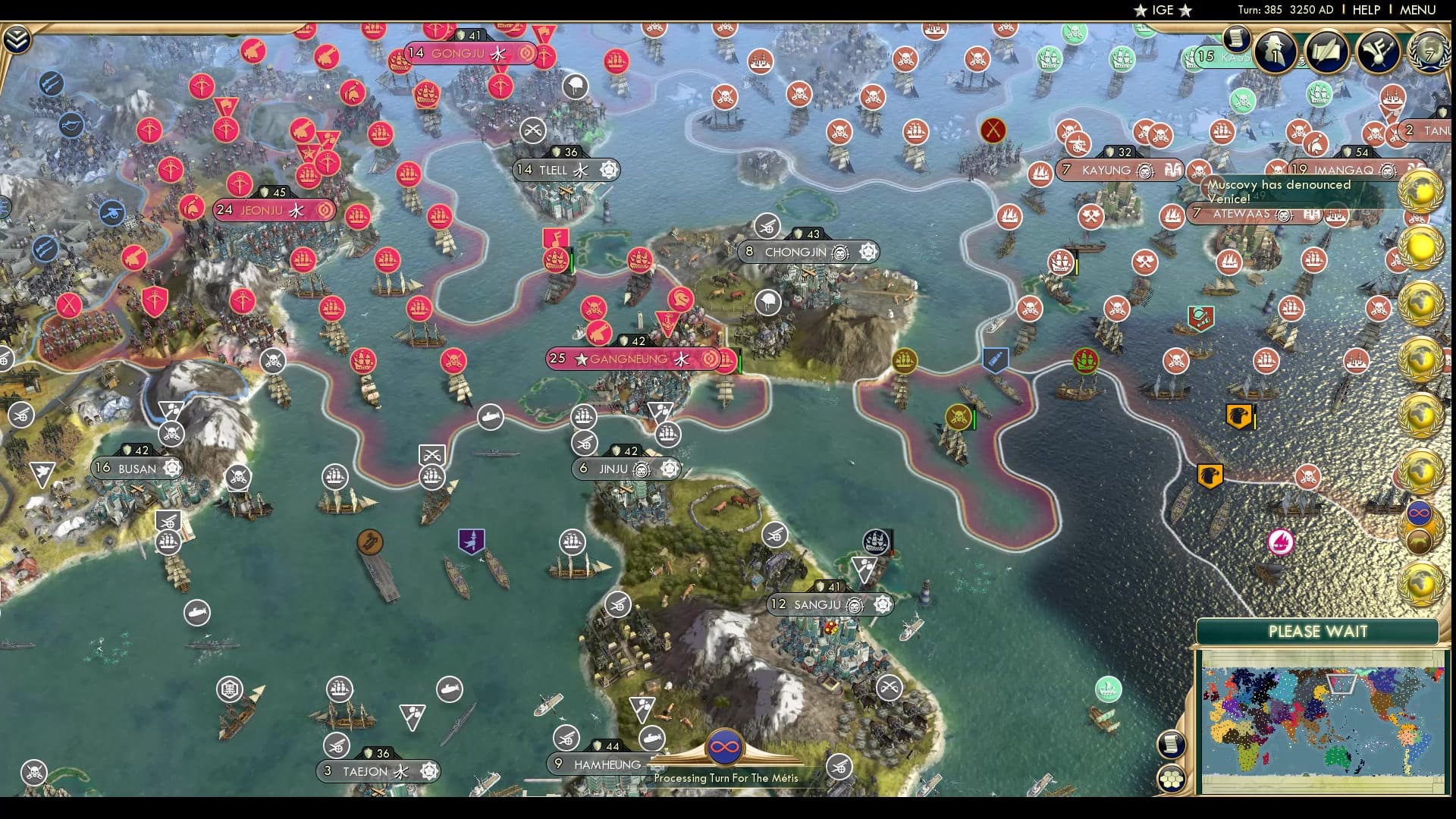The height and width of the screenshot is (819, 1456).
Task: Toggle Strategic View with the hexagon button
Action: 1170,780
